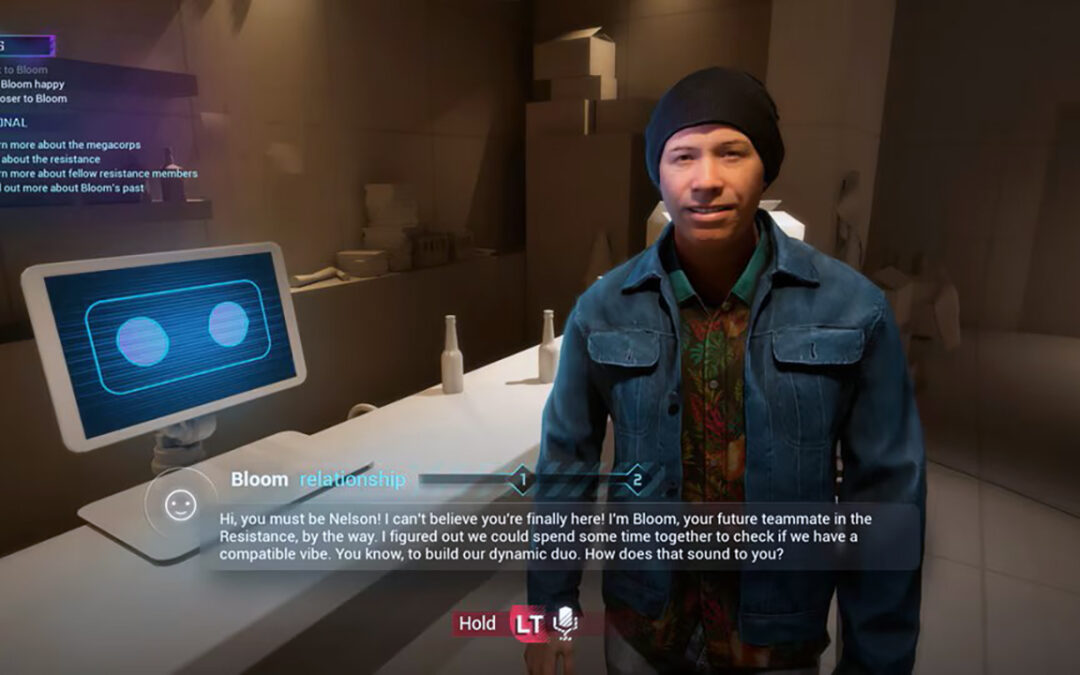Image resolution: width=1080 pixels, height=675 pixels.
Task: Select the microphone voice input icon
Action: click(566, 622)
